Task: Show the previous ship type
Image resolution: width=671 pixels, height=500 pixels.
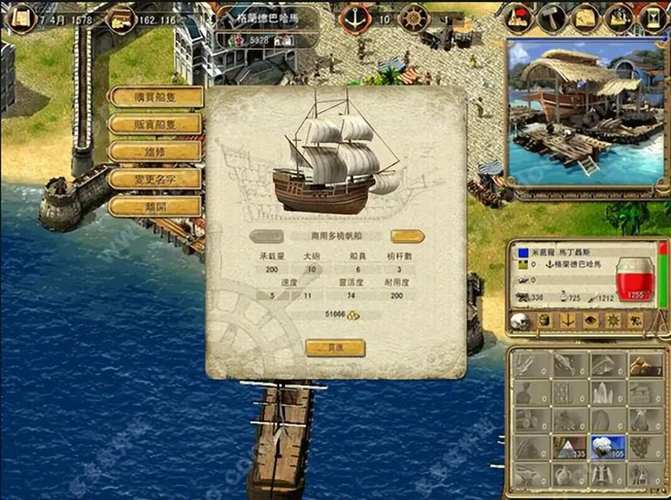Action: (266, 236)
